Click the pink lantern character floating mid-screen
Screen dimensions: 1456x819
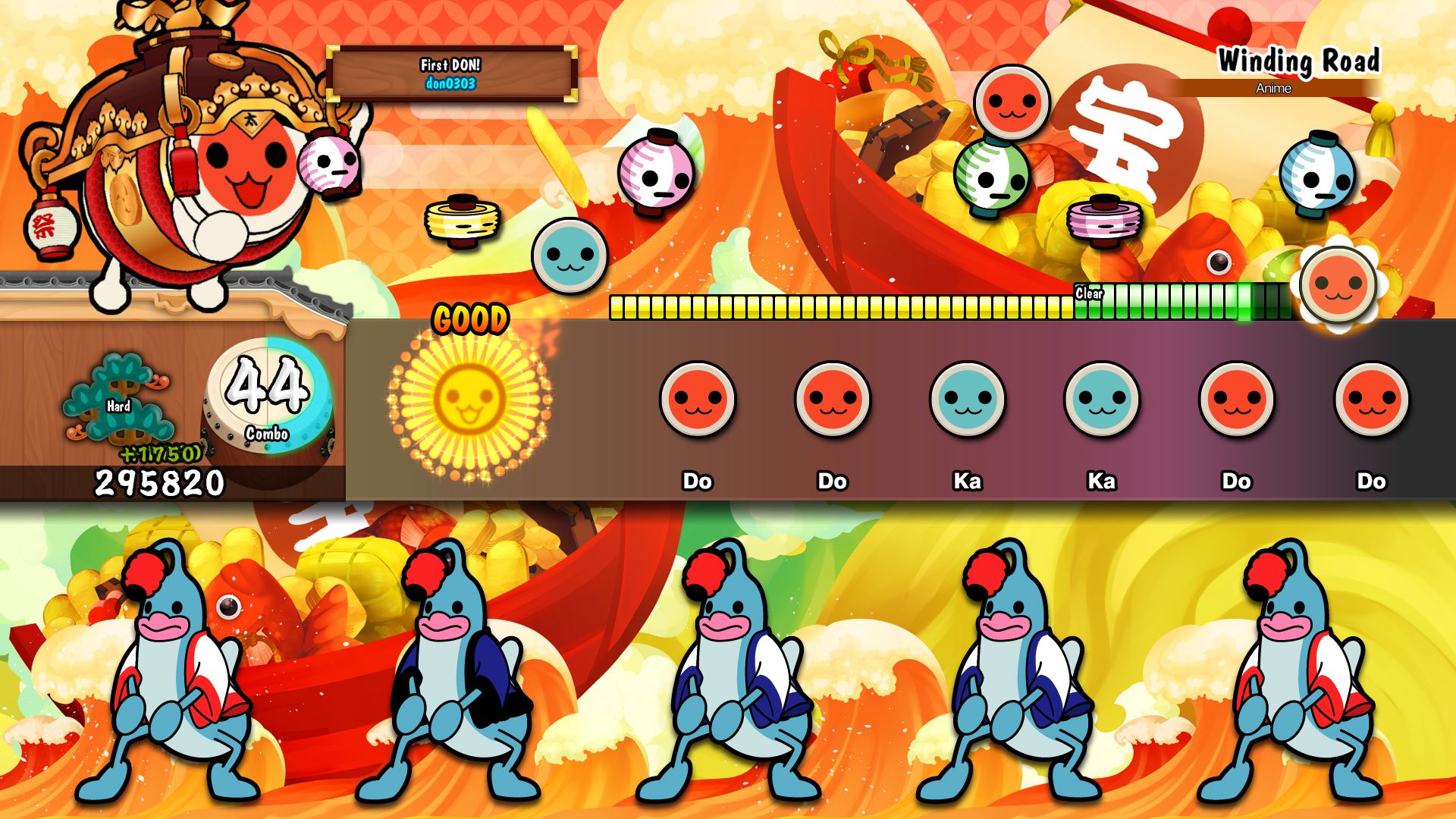coord(656,174)
